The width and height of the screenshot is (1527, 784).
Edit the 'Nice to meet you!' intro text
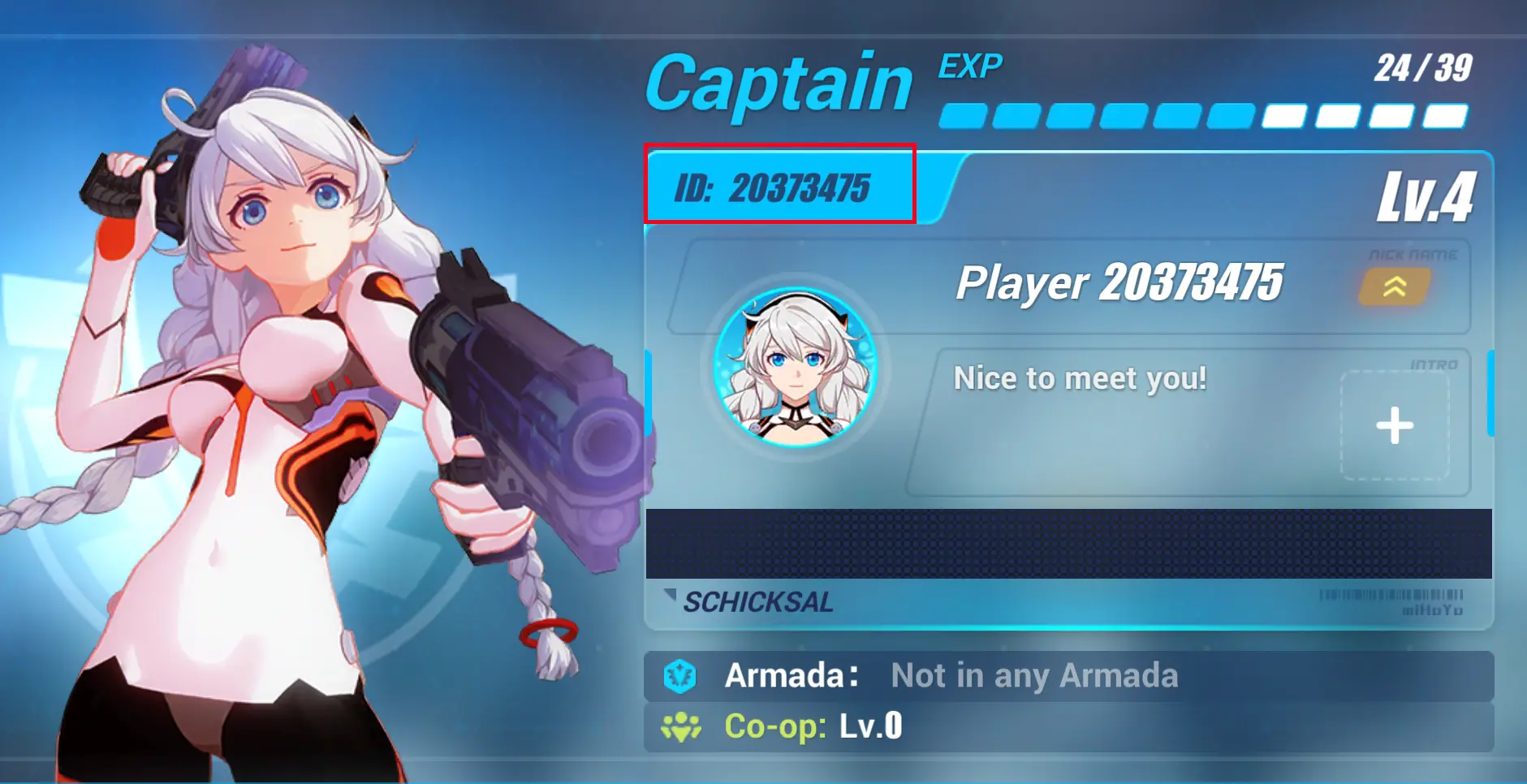coord(1080,379)
